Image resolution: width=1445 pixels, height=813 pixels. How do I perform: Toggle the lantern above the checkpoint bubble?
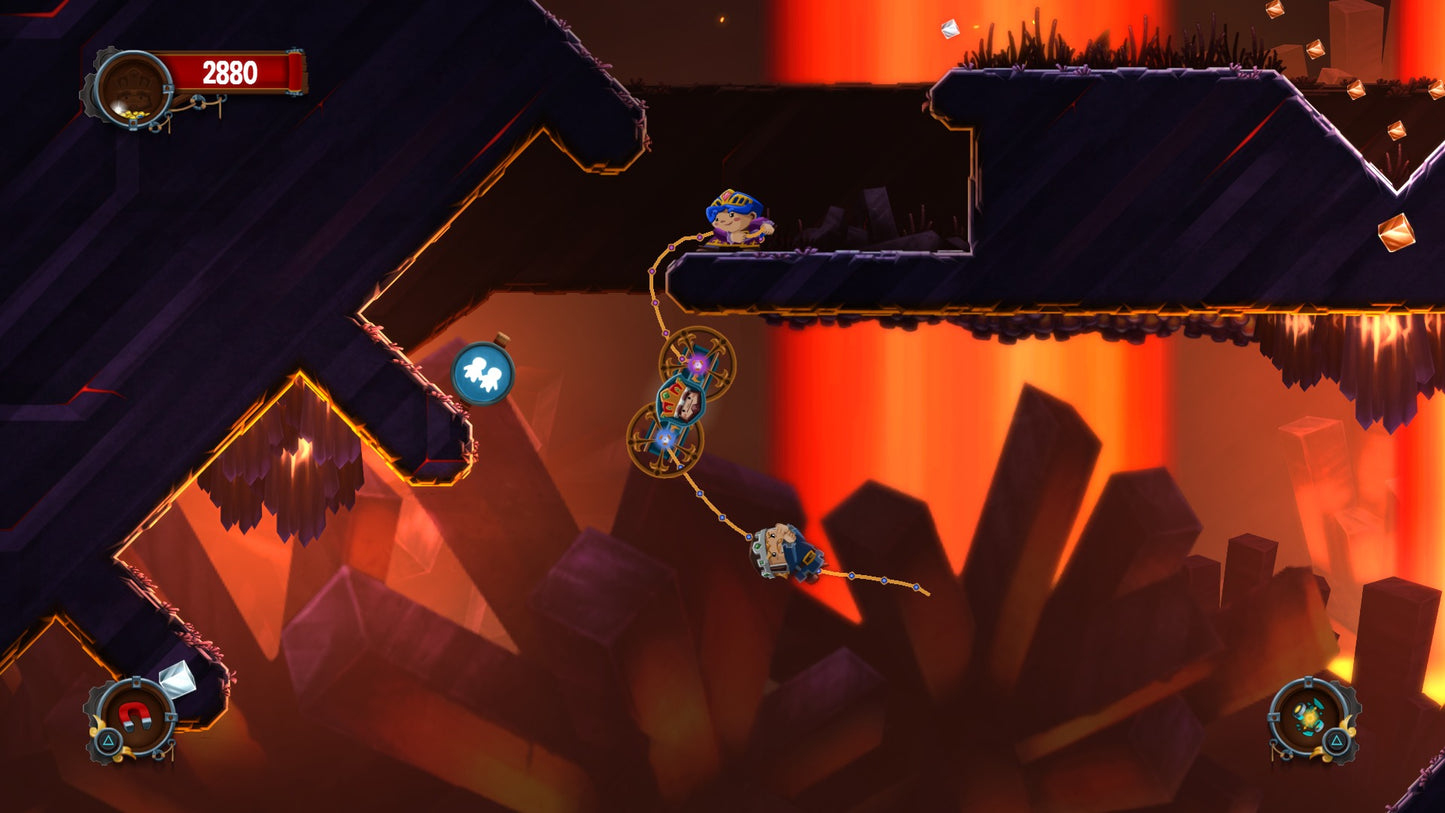coord(502,338)
